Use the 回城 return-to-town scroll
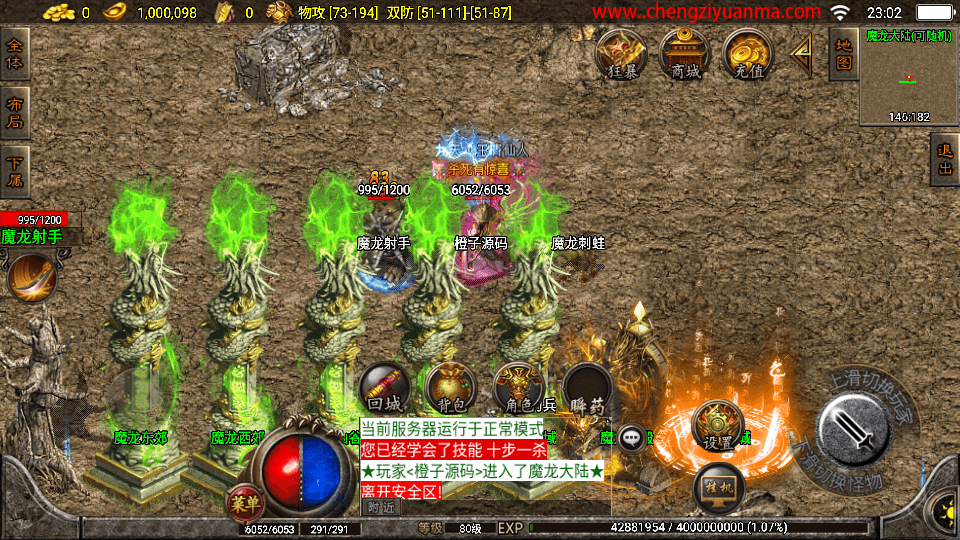Viewport: 960px width, 540px height. [384, 388]
